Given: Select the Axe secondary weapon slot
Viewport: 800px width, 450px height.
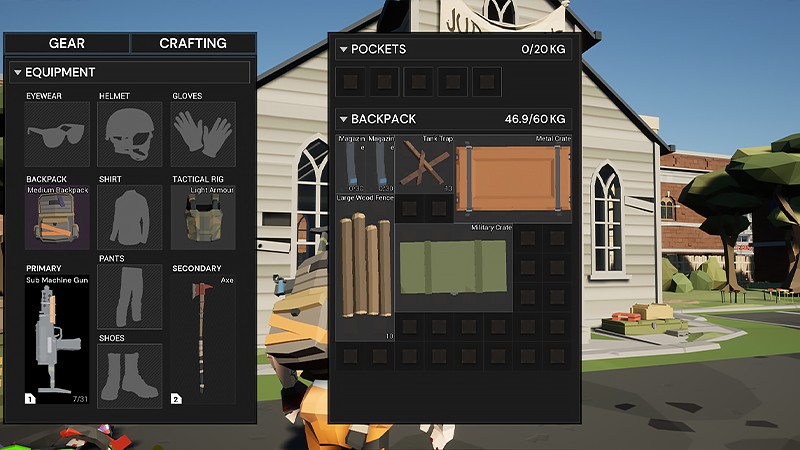Looking at the screenshot, I should (202, 337).
